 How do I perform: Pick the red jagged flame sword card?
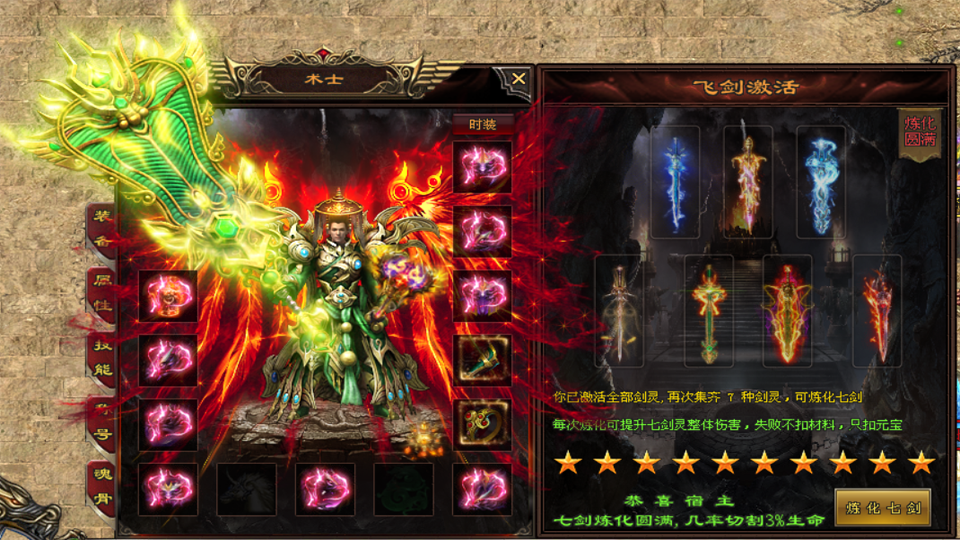877,310
